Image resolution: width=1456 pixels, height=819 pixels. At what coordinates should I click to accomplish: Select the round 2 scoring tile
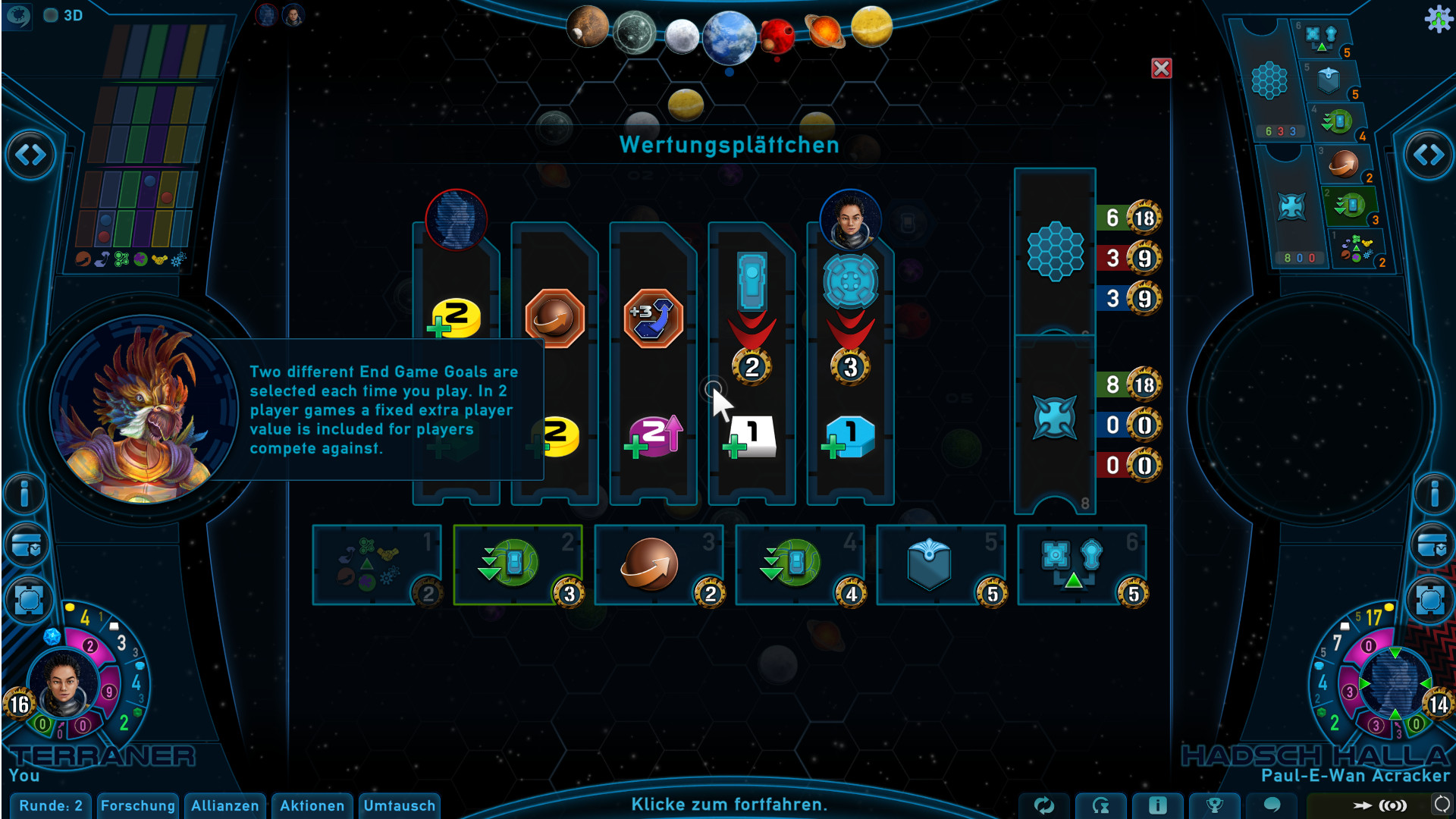518,565
